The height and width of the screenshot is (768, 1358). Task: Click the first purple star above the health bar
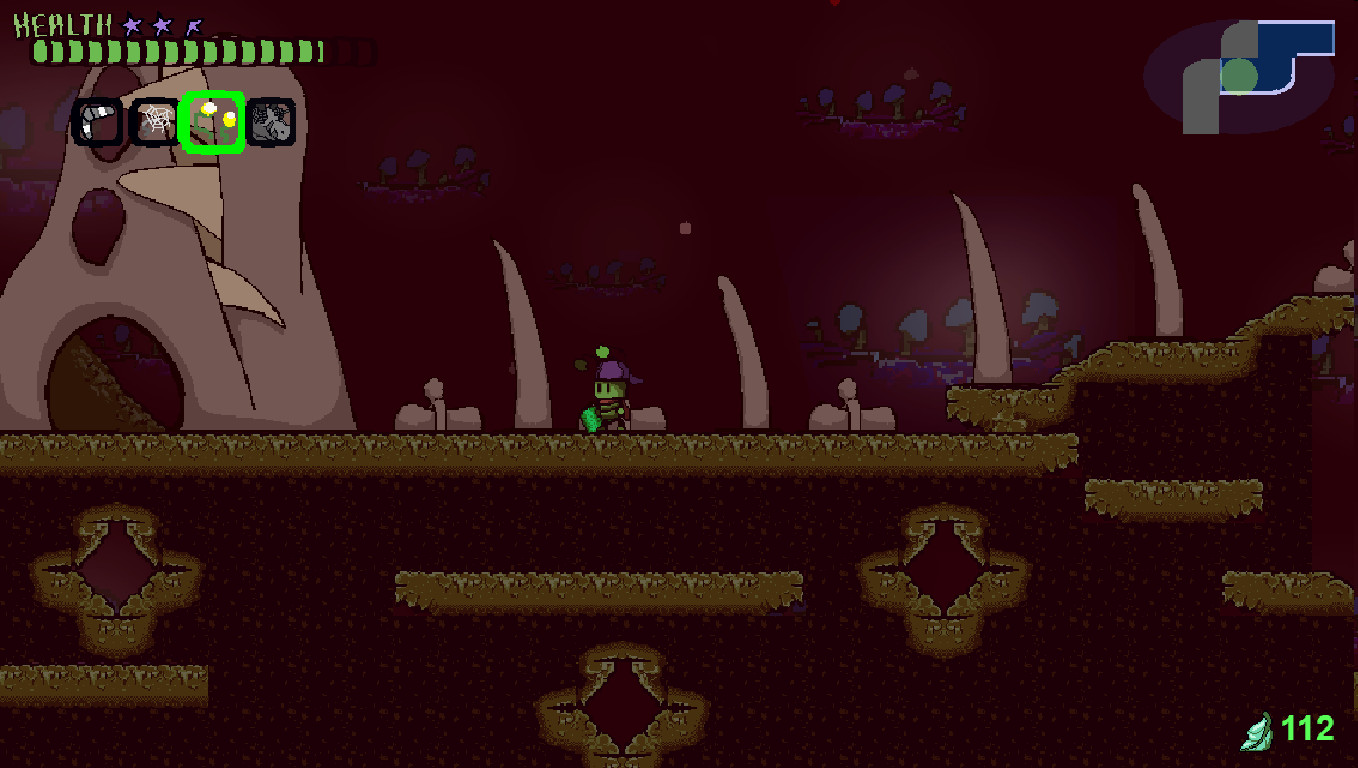[130, 26]
